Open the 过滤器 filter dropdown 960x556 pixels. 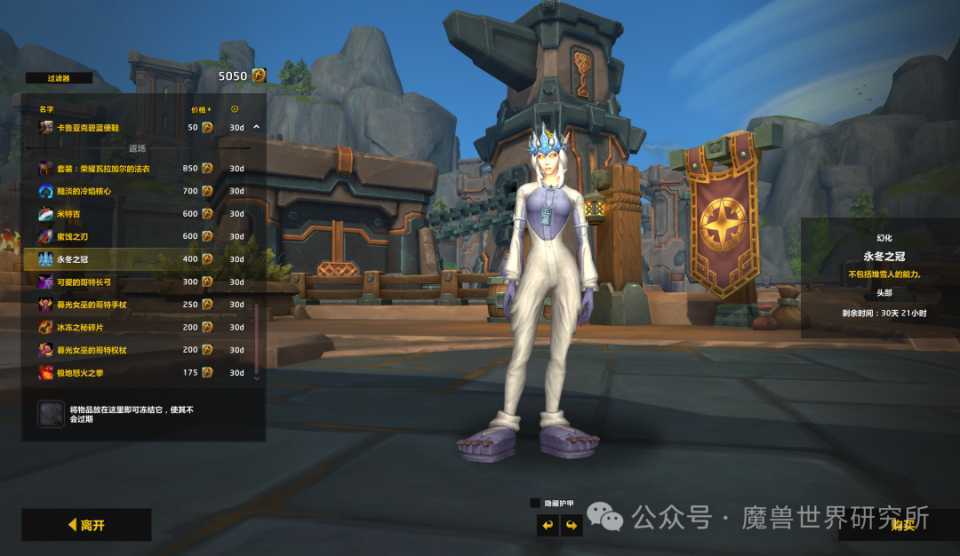coord(58,77)
